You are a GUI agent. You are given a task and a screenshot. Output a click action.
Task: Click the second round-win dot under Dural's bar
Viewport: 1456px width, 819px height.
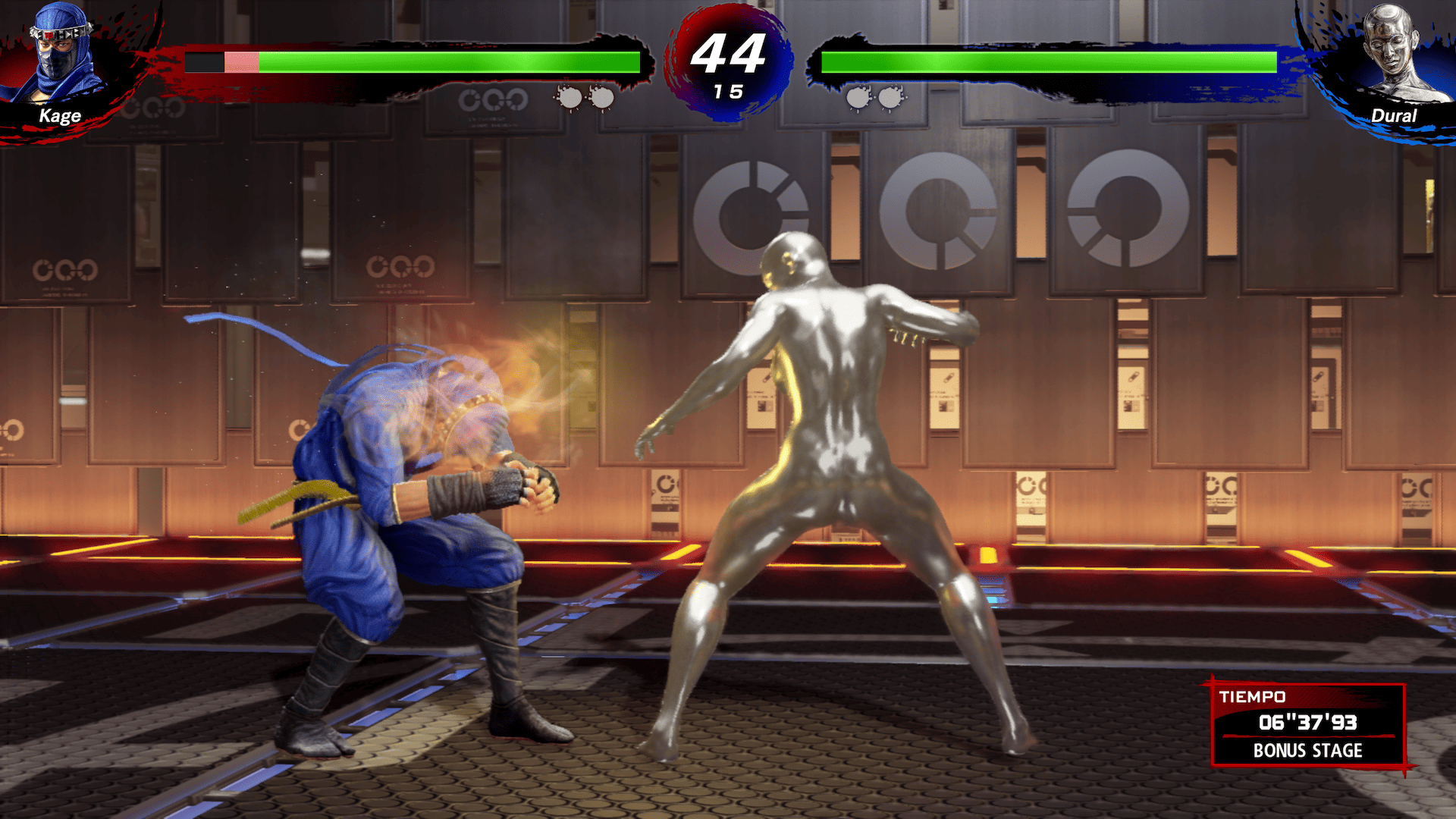pyautogui.click(x=889, y=97)
